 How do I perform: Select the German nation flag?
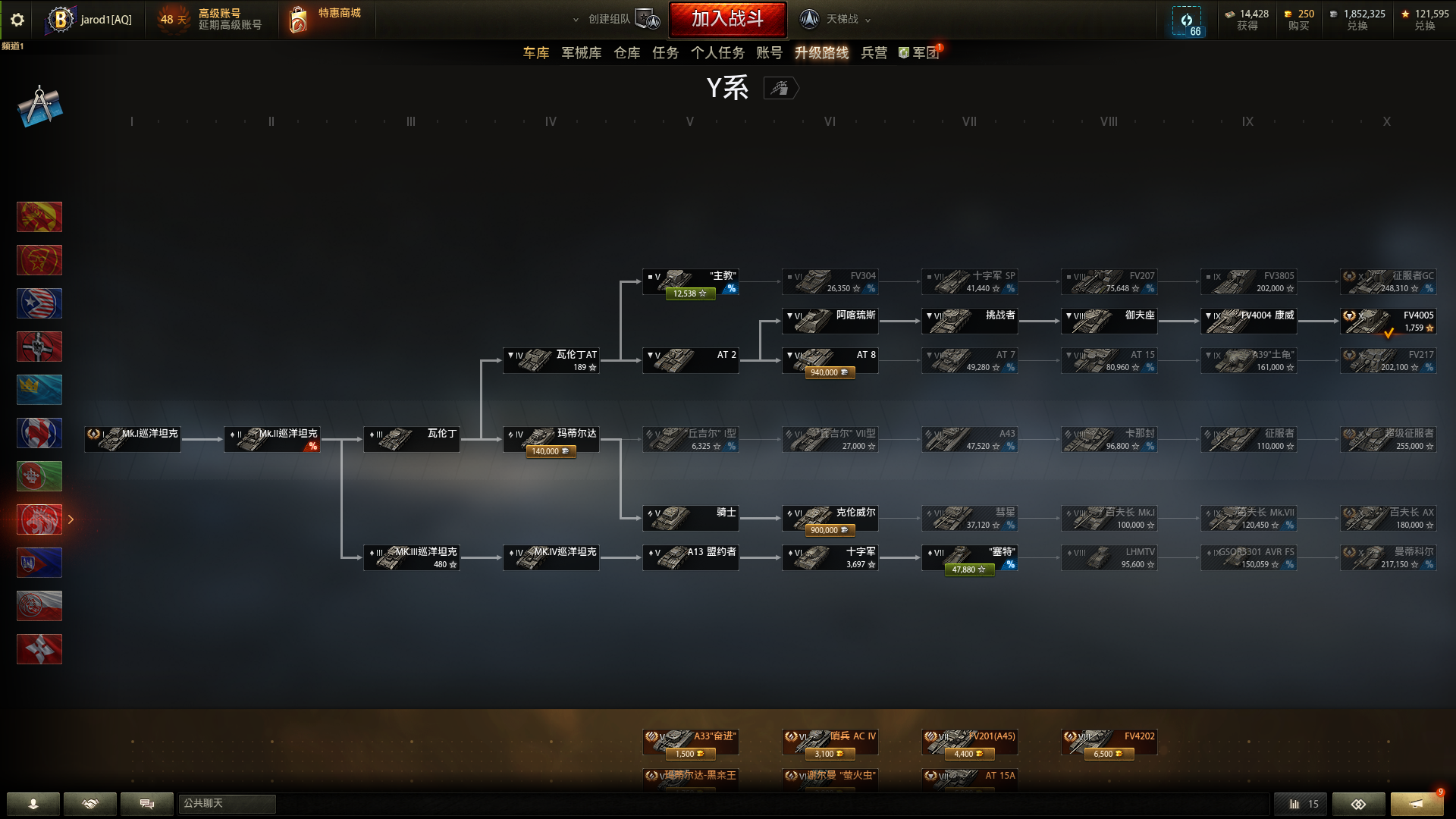pyautogui.click(x=39, y=347)
